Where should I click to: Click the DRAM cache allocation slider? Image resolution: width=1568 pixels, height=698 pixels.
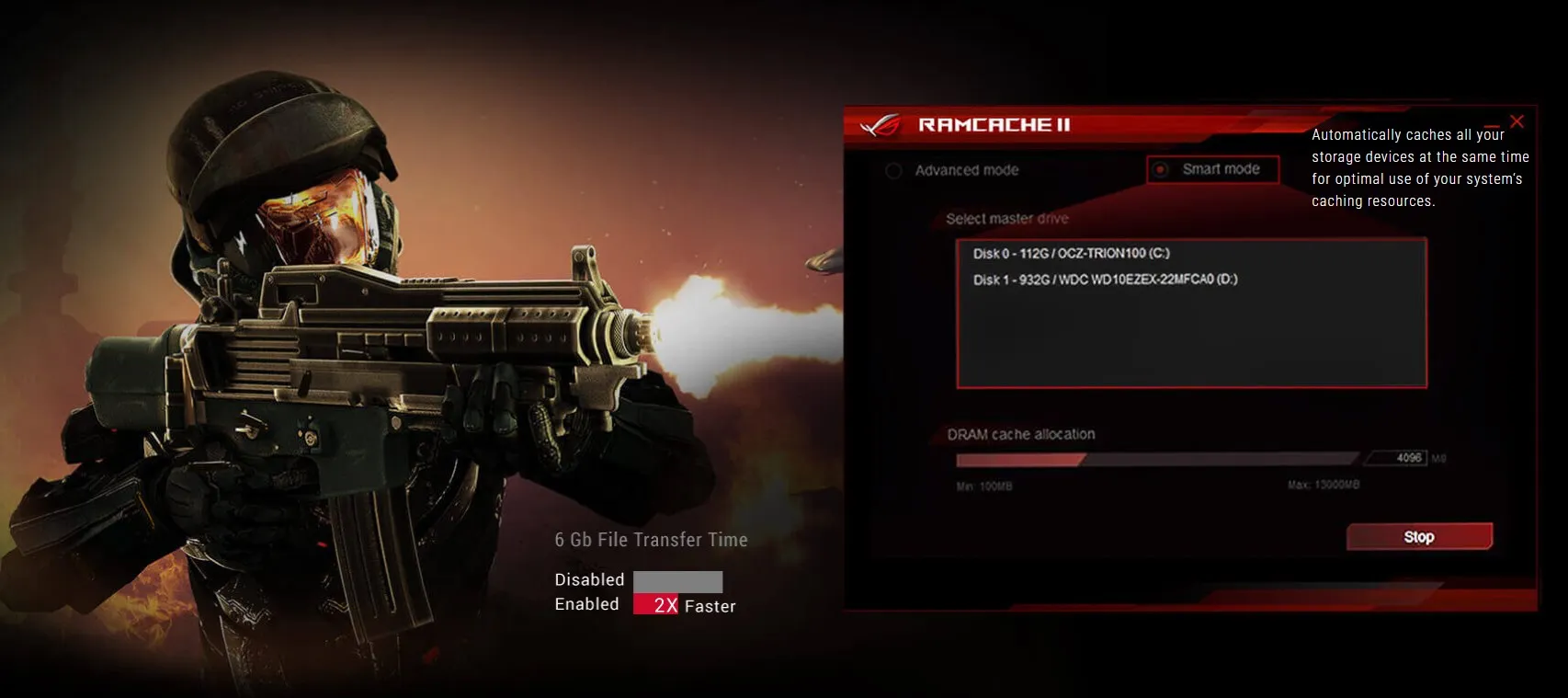(1157, 459)
